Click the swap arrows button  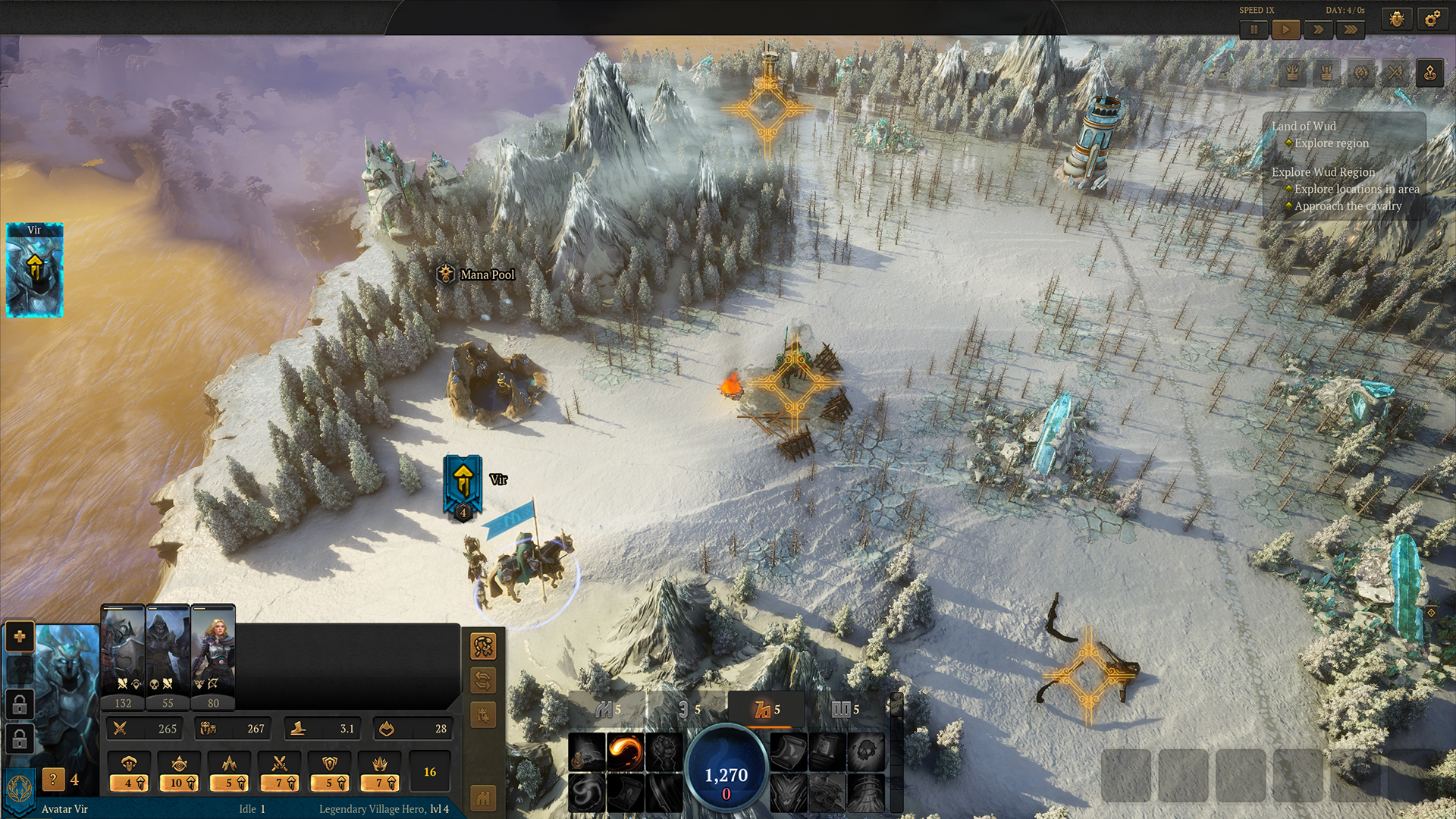[x=483, y=680]
